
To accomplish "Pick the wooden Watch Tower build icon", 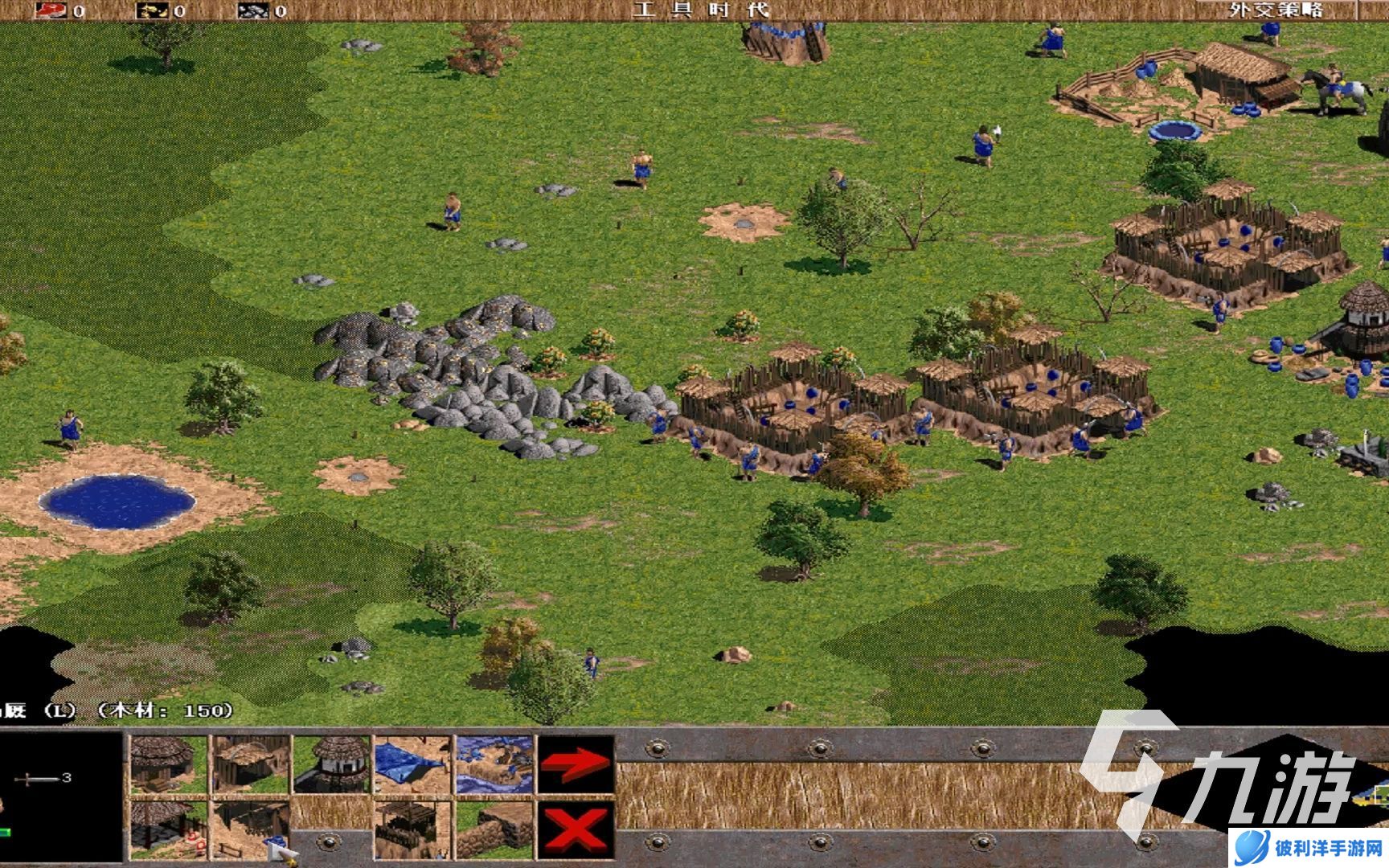I will pos(412,829).
